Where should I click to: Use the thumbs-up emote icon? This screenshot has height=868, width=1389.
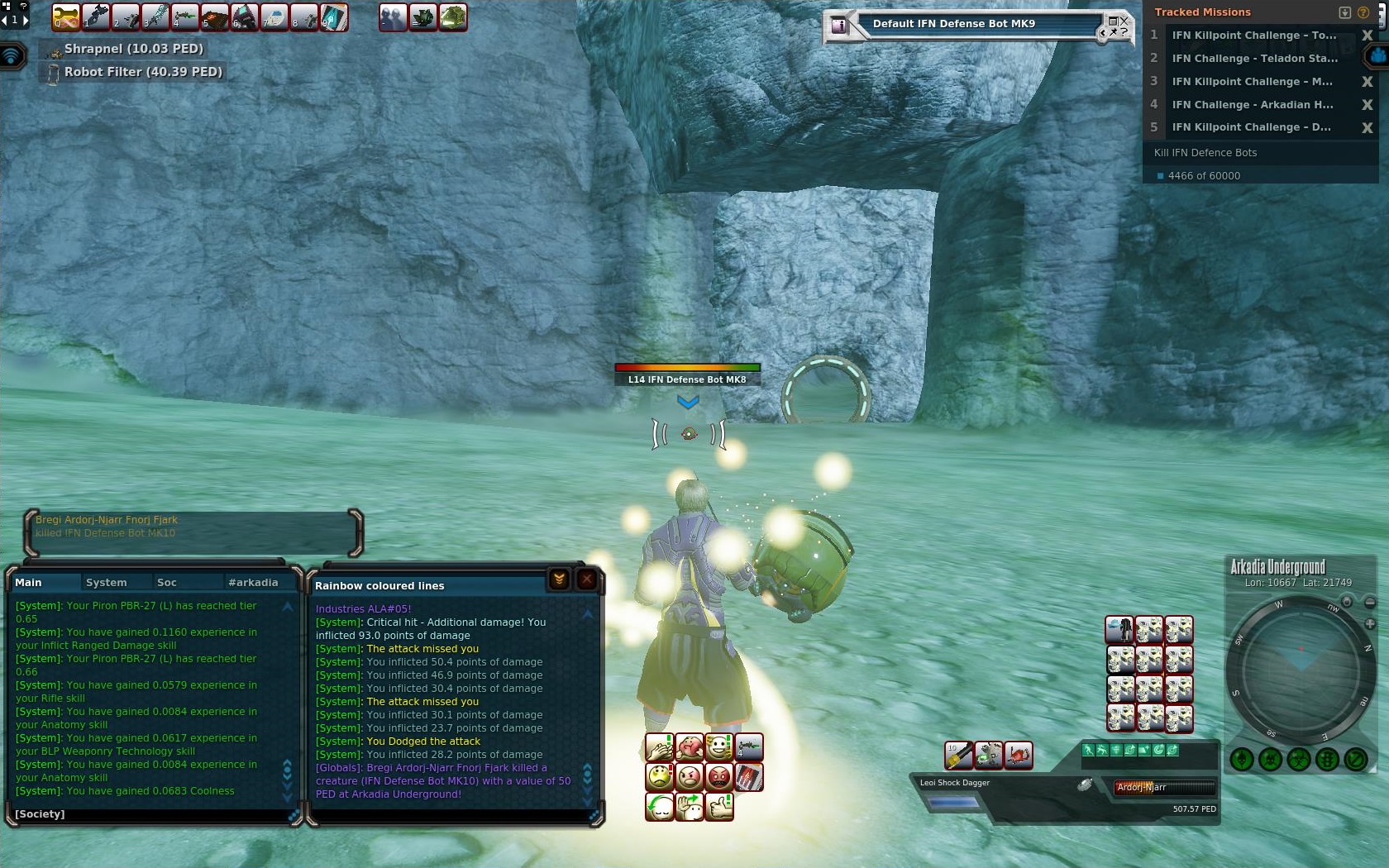coord(719,805)
